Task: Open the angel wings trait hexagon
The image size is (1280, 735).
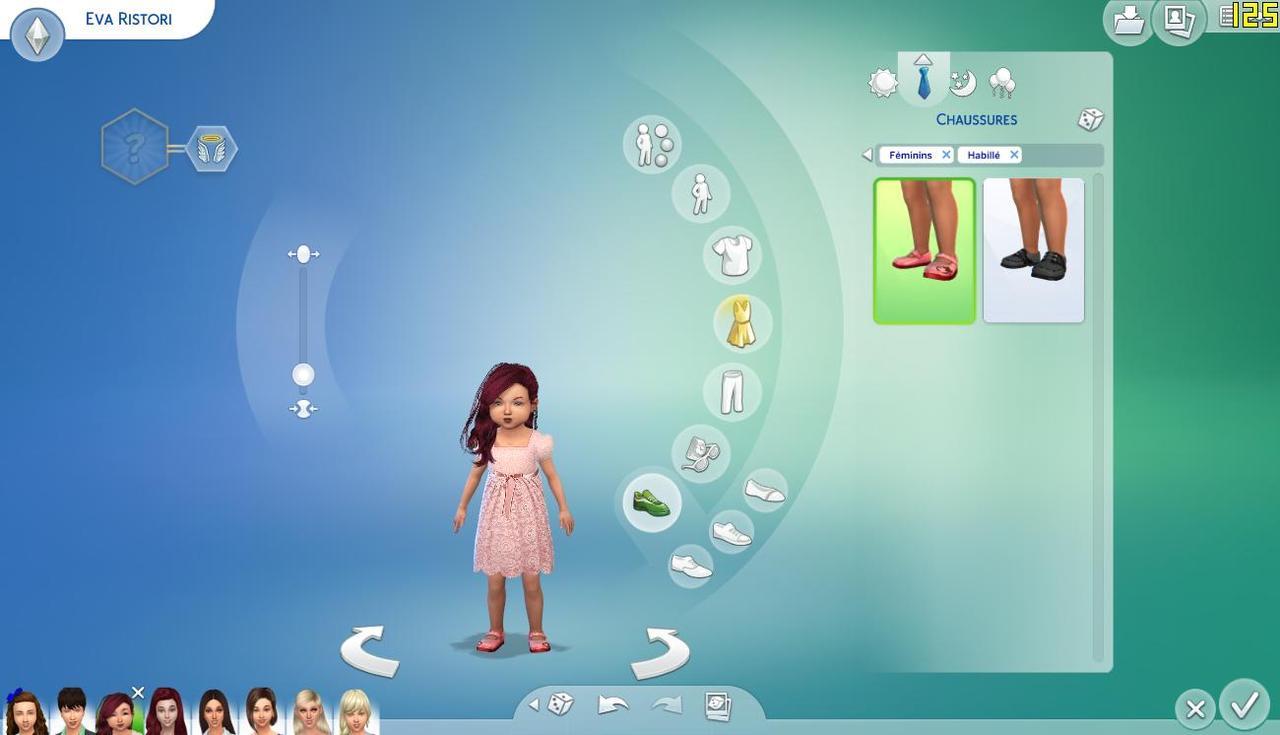Action: (210, 149)
